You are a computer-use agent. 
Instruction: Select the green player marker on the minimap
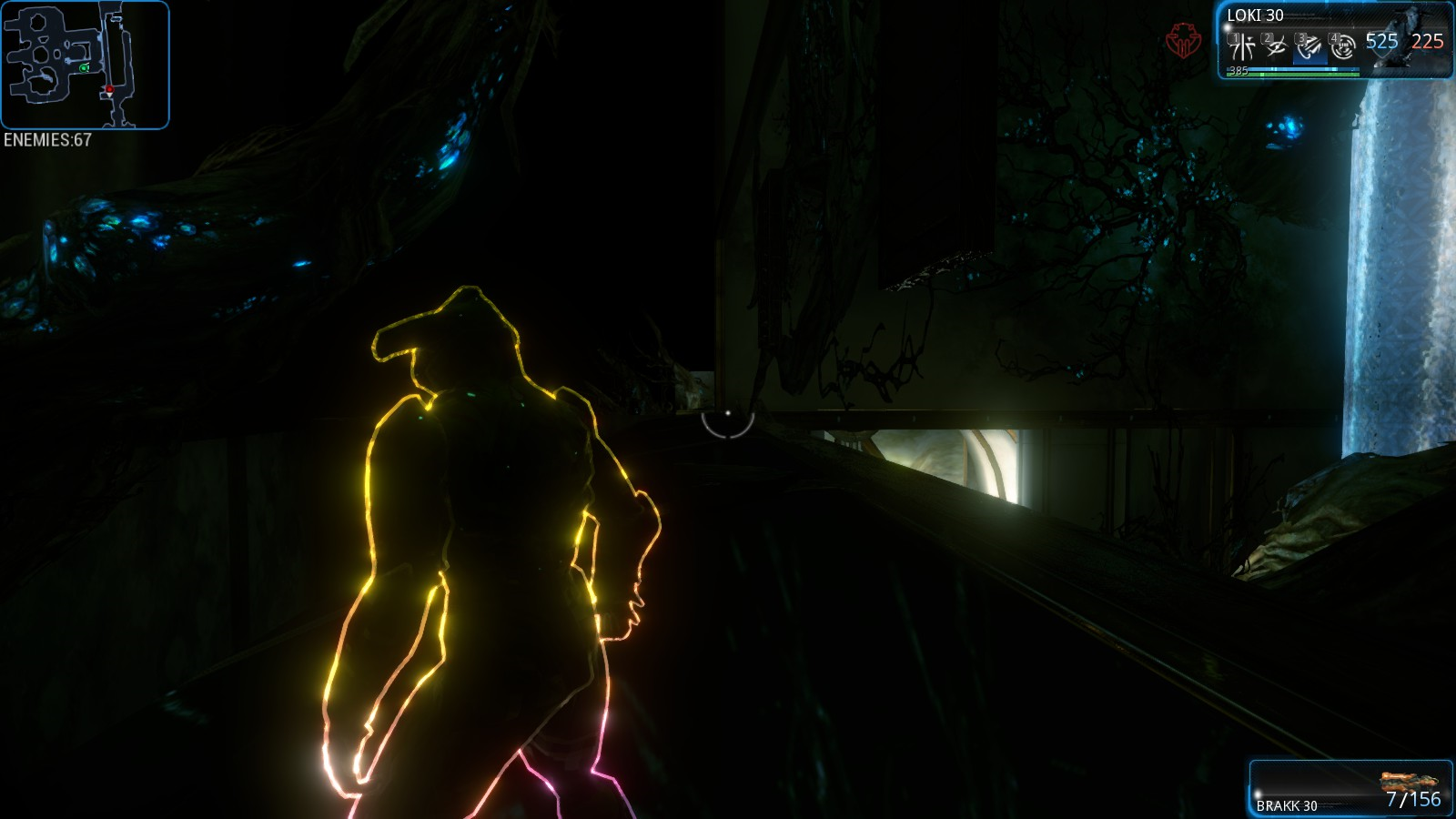tap(82, 68)
